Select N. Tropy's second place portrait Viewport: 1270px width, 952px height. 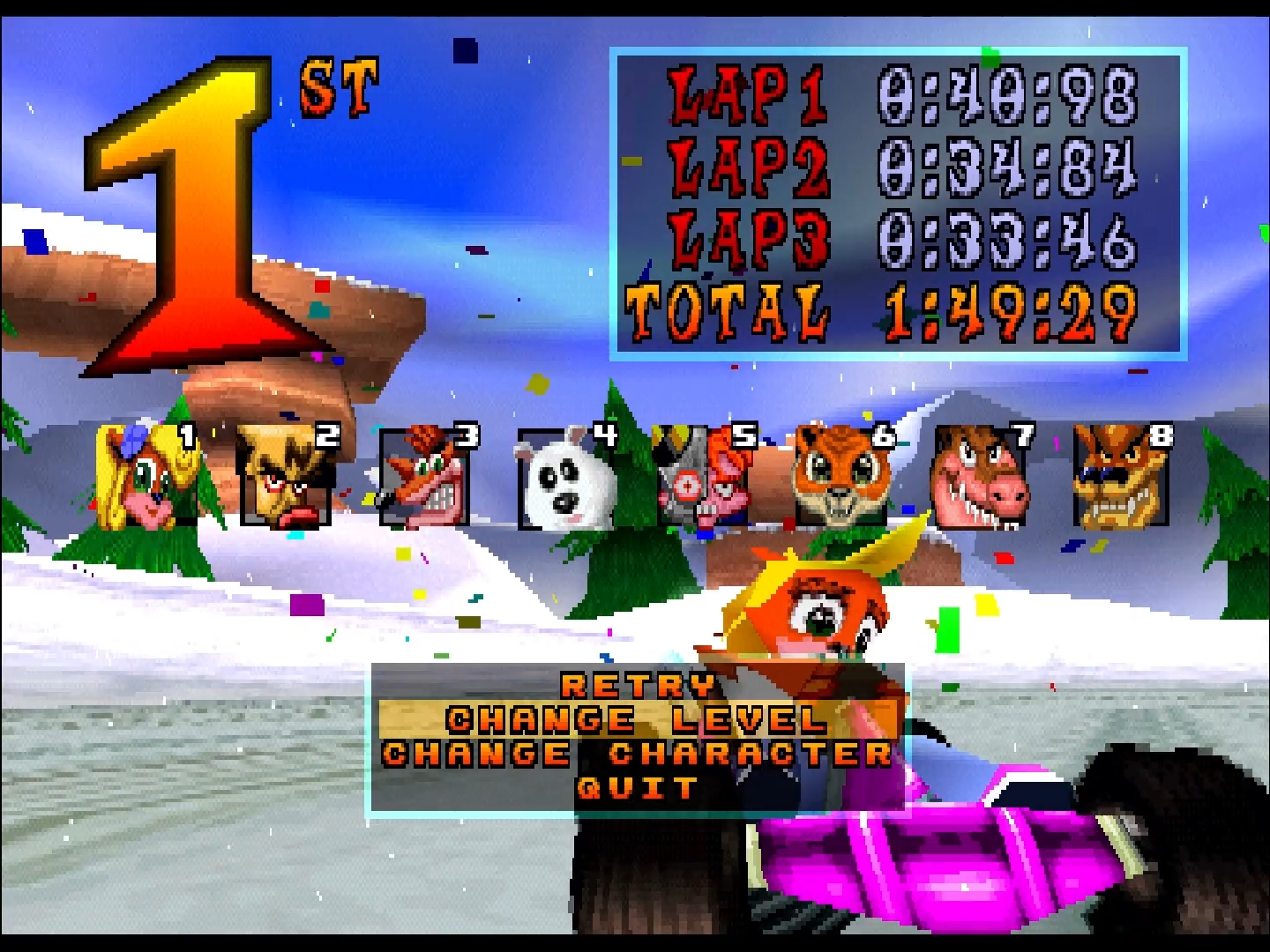286,477
